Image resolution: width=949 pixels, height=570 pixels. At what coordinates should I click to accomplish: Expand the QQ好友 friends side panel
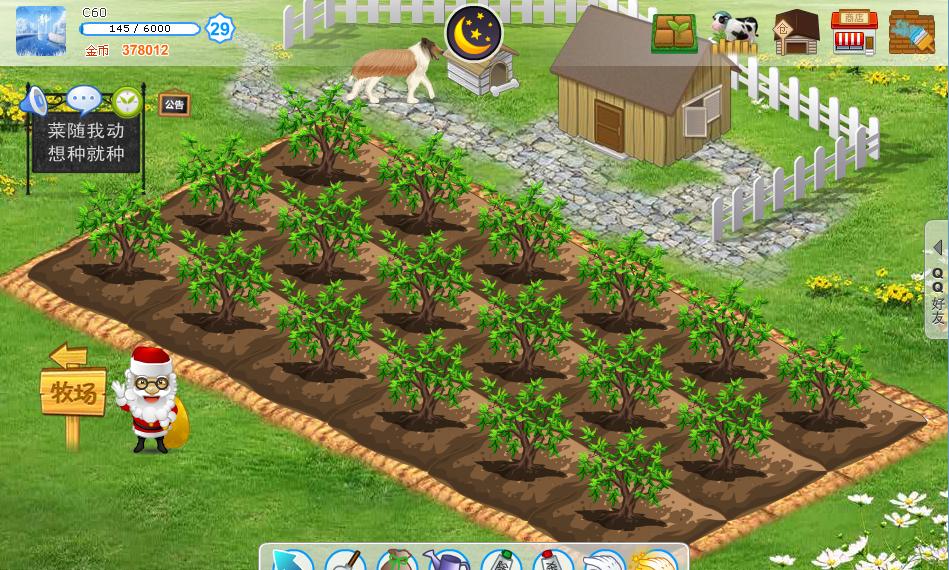[x=937, y=280]
